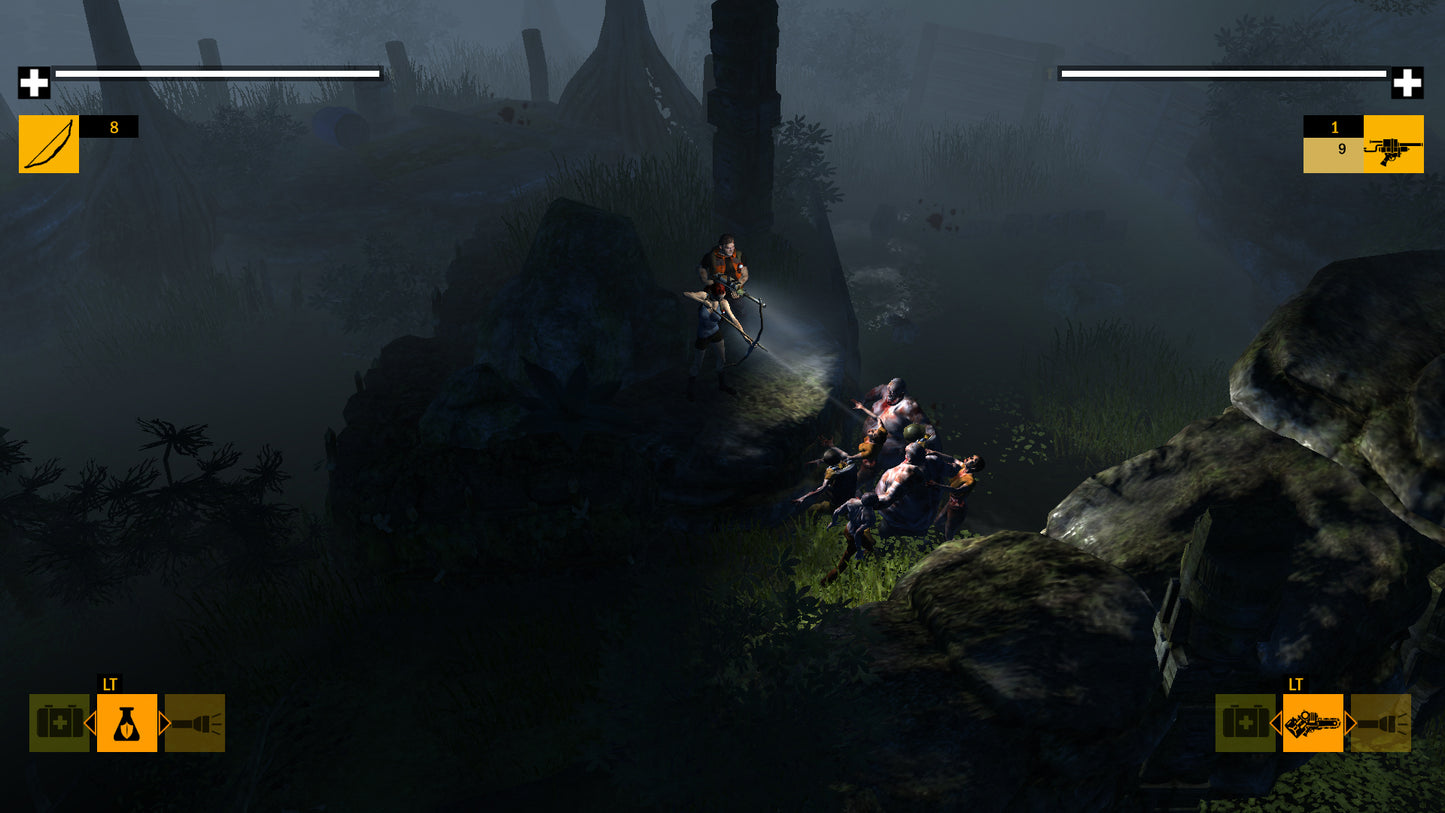This screenshot has height=813, width=1445.
Task: Click the next-item arrow by the shield flask
Action: click(164, 723)
